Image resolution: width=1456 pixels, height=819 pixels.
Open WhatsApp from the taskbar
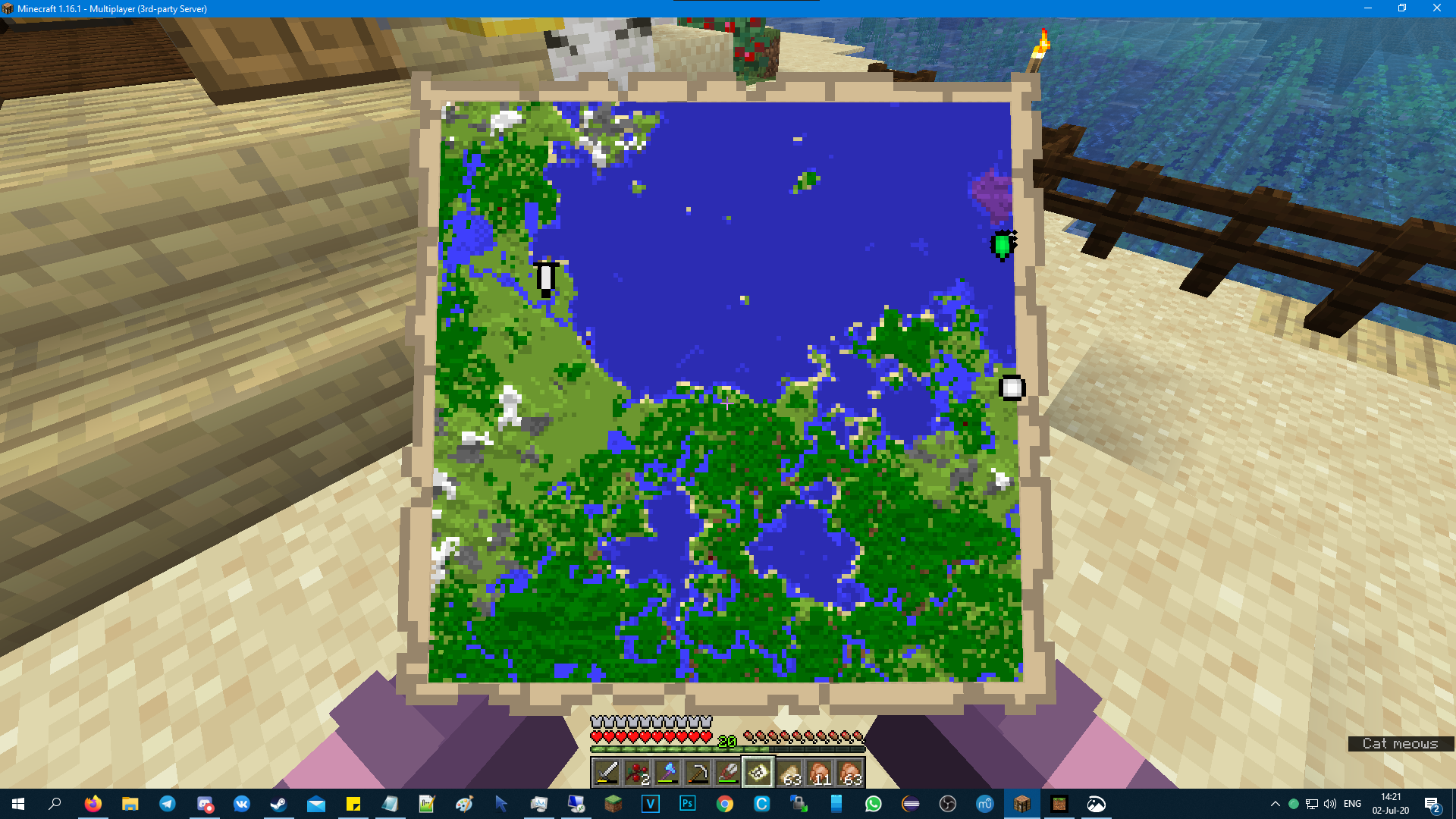point(874,804)
